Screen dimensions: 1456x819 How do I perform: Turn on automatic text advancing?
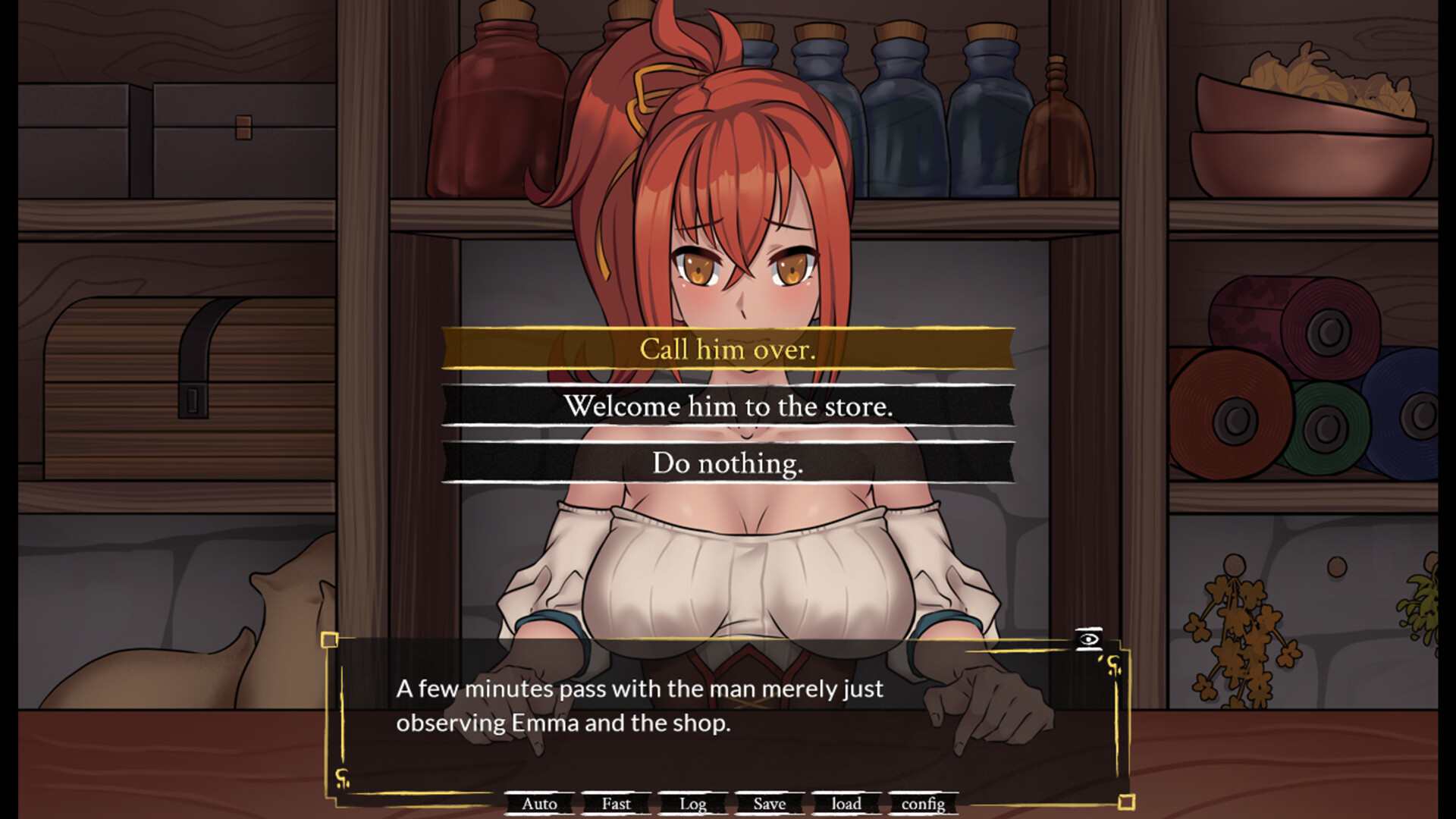point(539,804)
